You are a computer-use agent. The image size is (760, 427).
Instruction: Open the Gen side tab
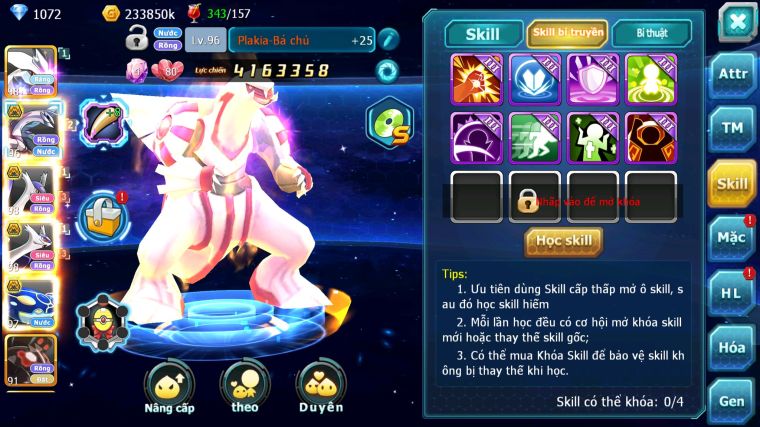[732, 400]
